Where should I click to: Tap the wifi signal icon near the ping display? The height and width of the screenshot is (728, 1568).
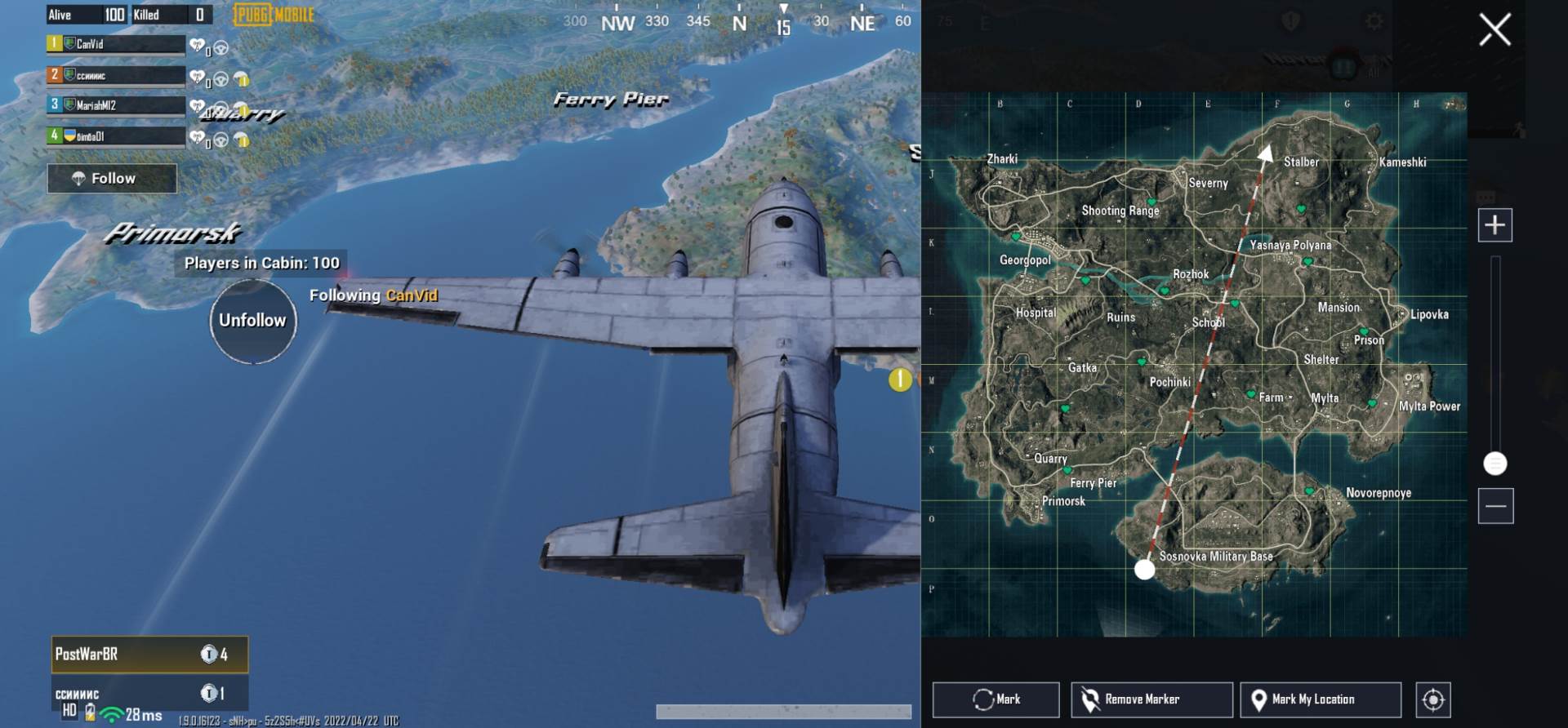110,715
